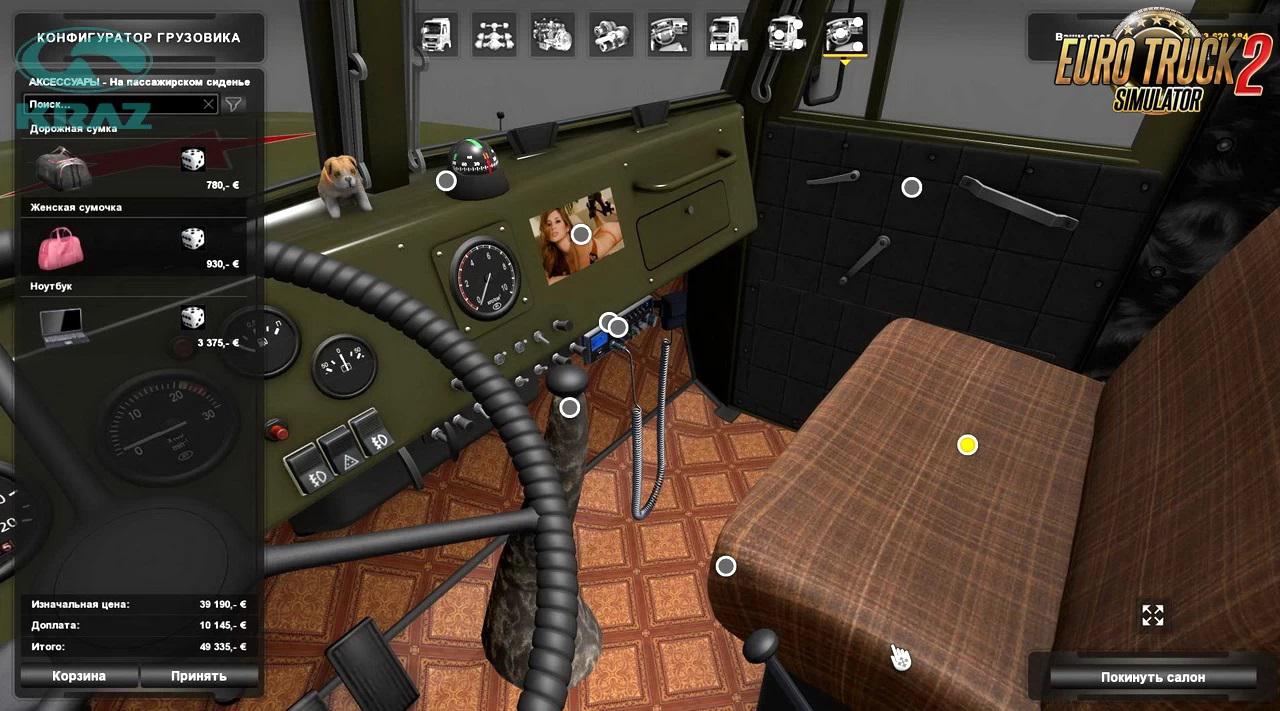Open the funnel filter options
Screen dimensions: 1280x711
233,104
